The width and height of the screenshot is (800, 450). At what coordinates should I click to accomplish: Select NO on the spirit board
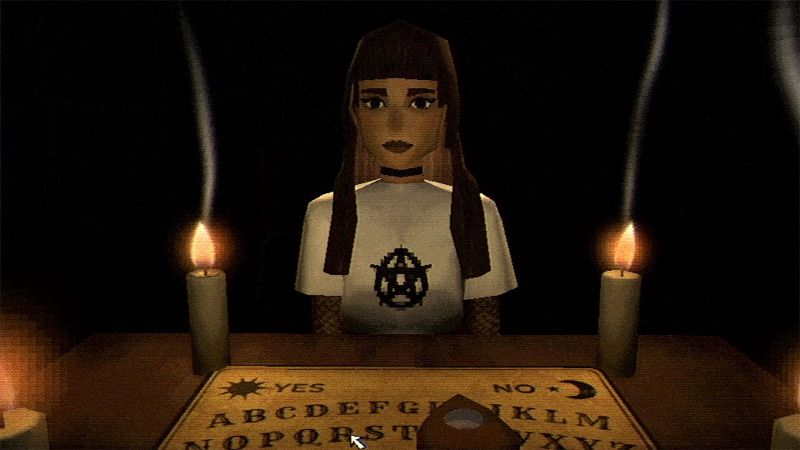tap(508, 389)
